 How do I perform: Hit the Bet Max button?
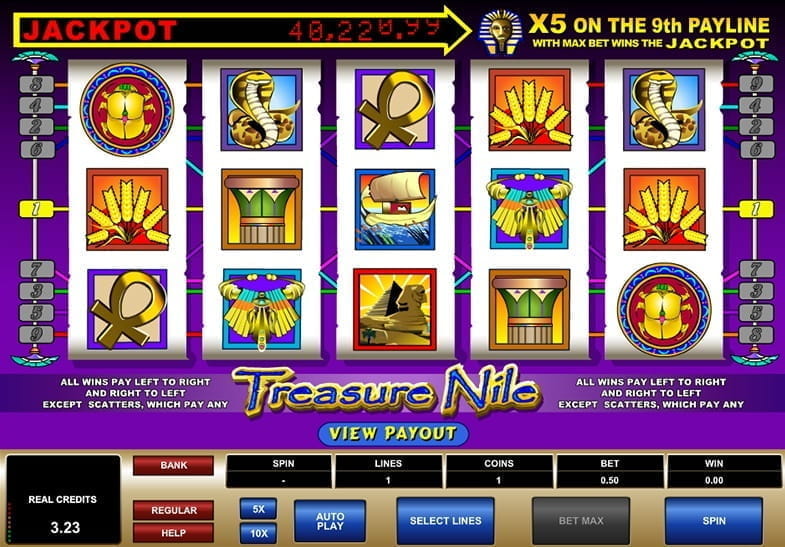580,521
